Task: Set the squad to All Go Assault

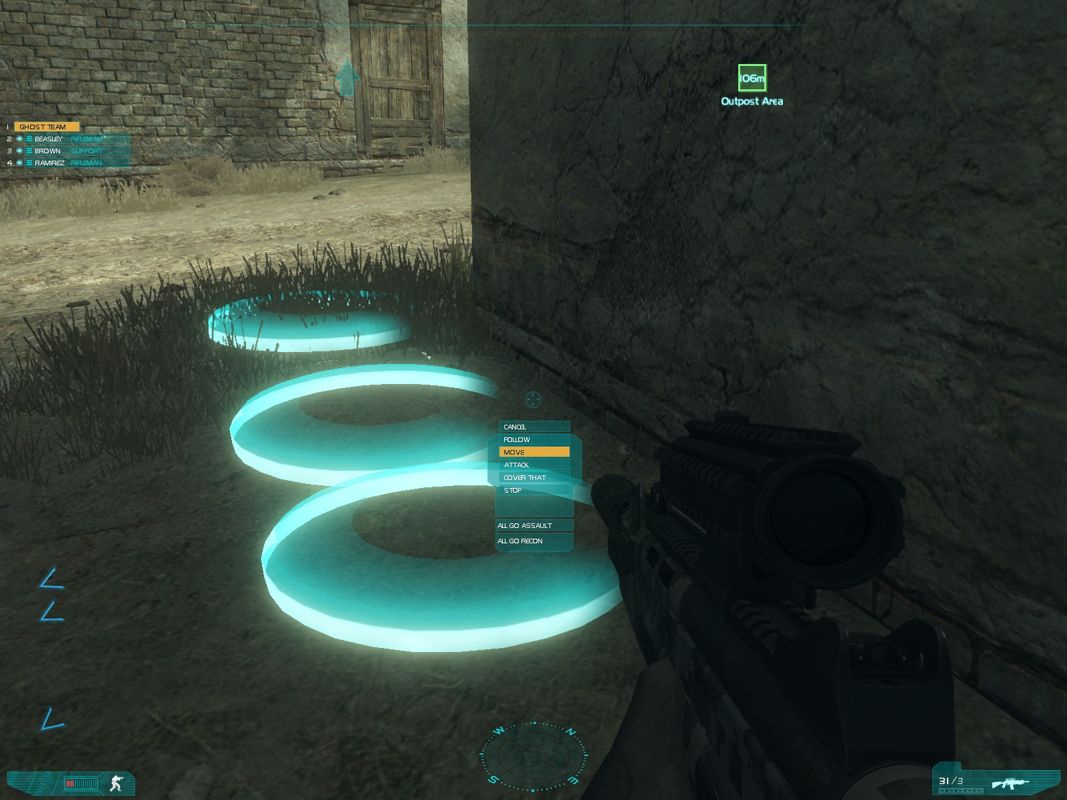Action: (x=536, y=525)
